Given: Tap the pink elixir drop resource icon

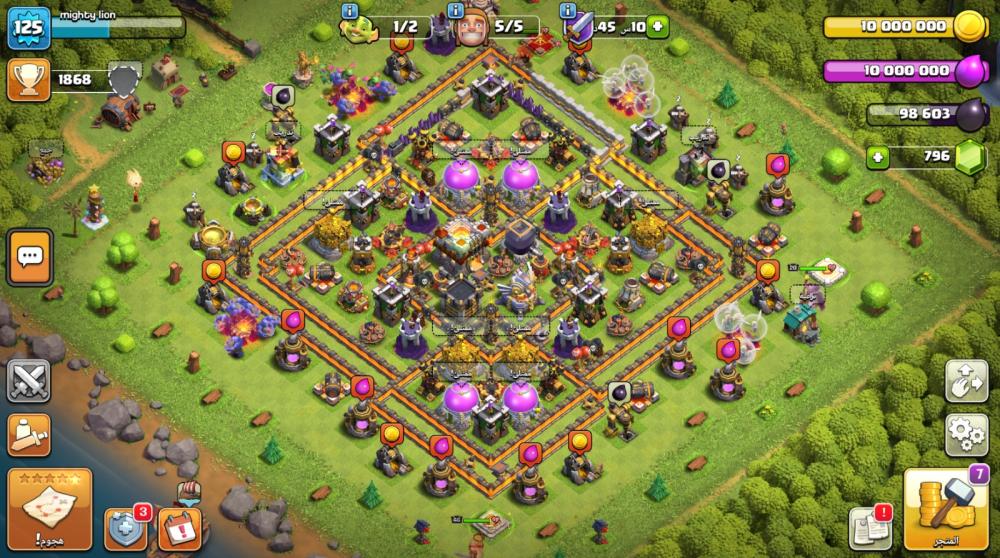Looking at the screenshot, I should [969, 72].
